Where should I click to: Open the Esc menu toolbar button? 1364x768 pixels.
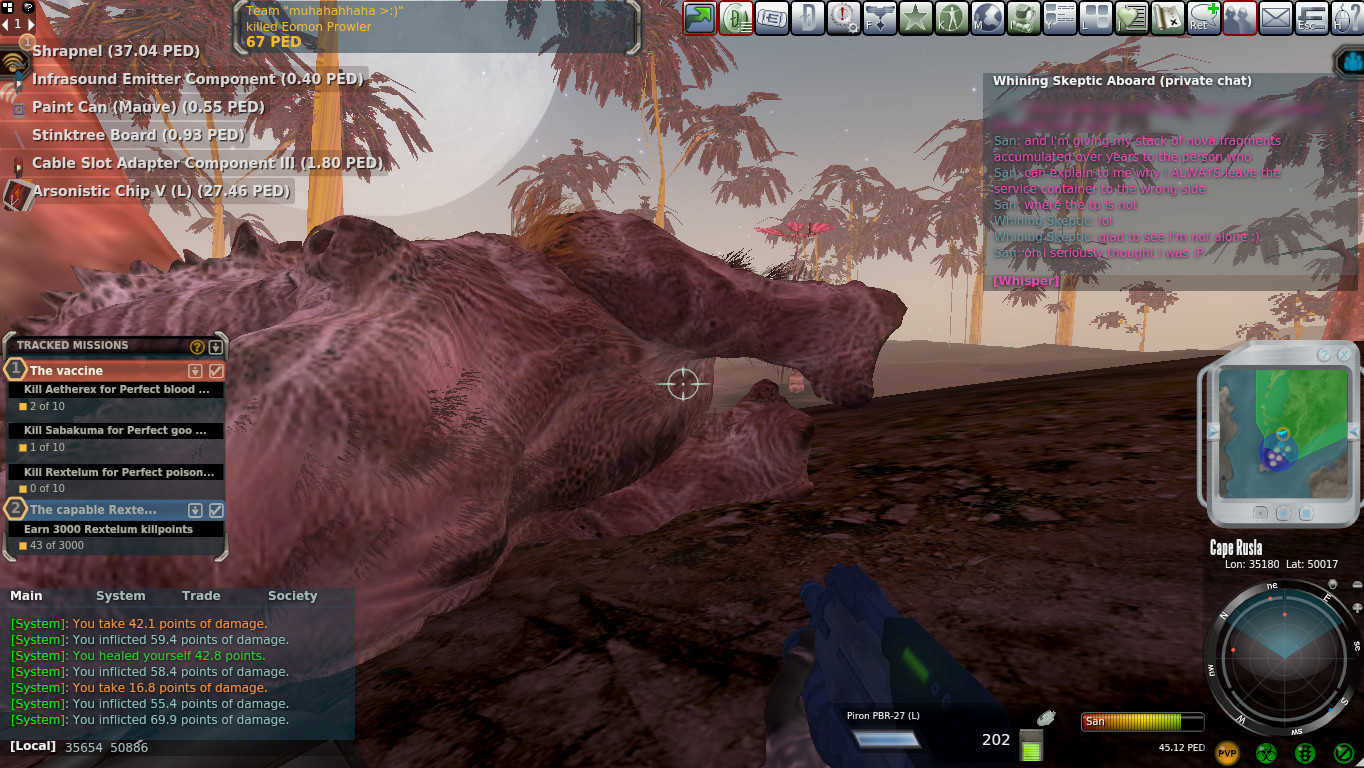click(1312, 18)
